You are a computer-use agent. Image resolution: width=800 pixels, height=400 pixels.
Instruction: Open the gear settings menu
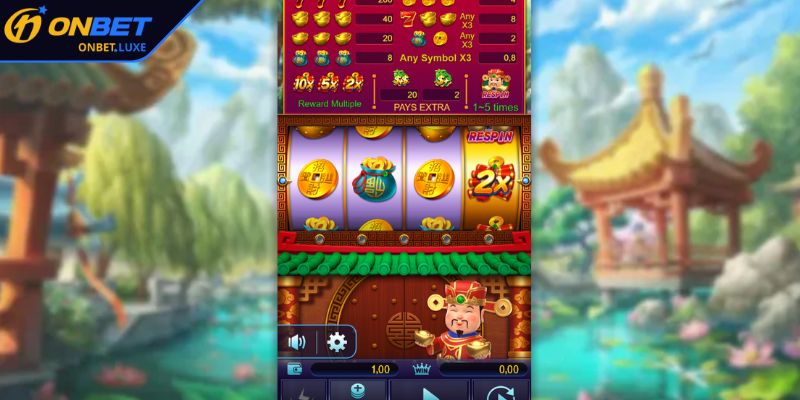click(337, 342)
